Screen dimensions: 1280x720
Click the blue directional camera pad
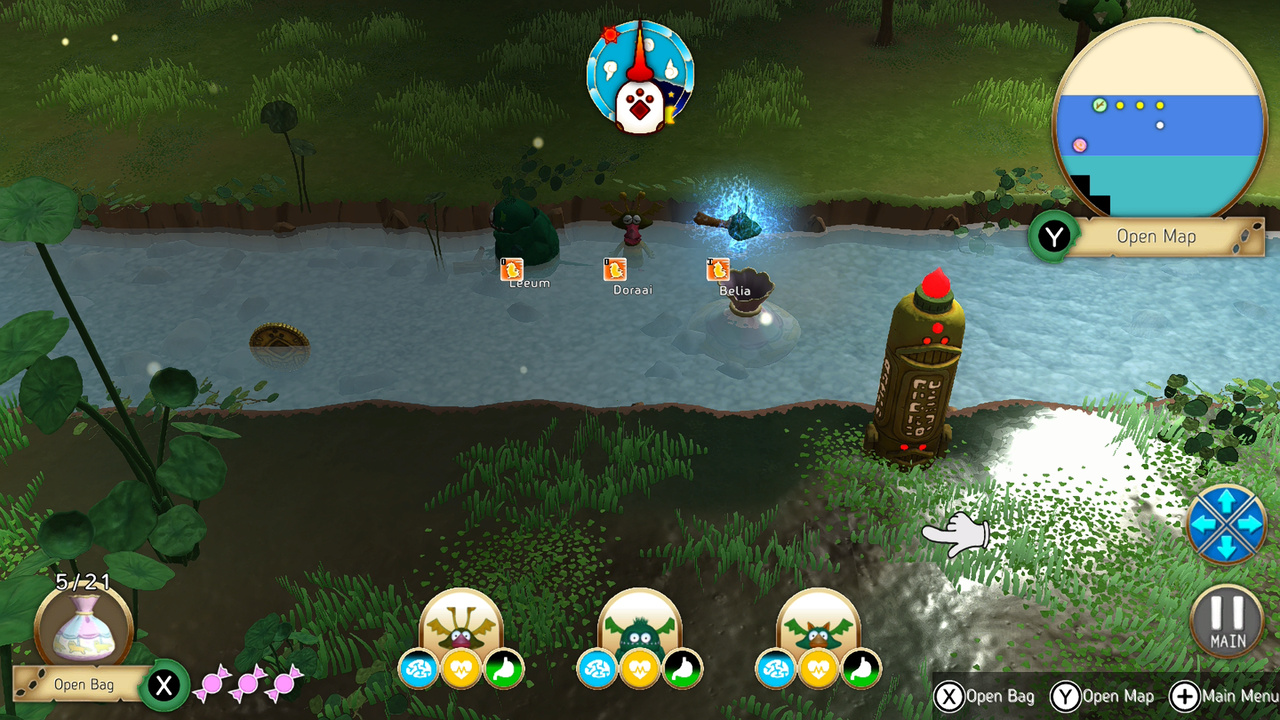pos(1228,523)
